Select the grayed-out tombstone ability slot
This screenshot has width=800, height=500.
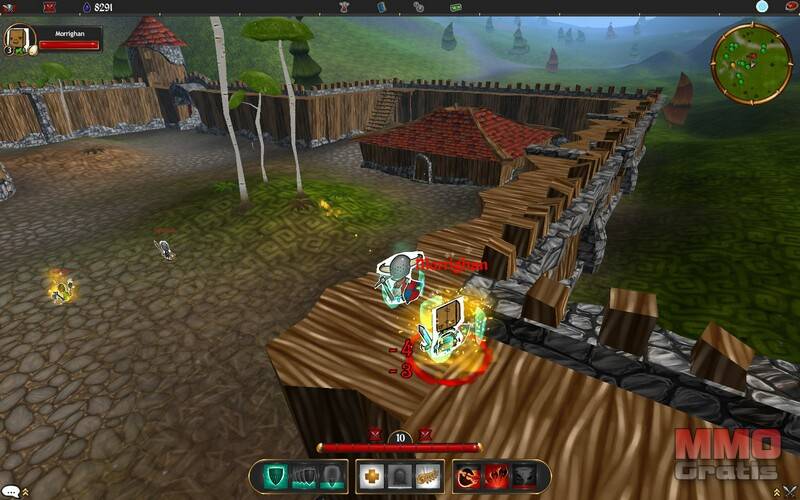(x=400, y=476)
